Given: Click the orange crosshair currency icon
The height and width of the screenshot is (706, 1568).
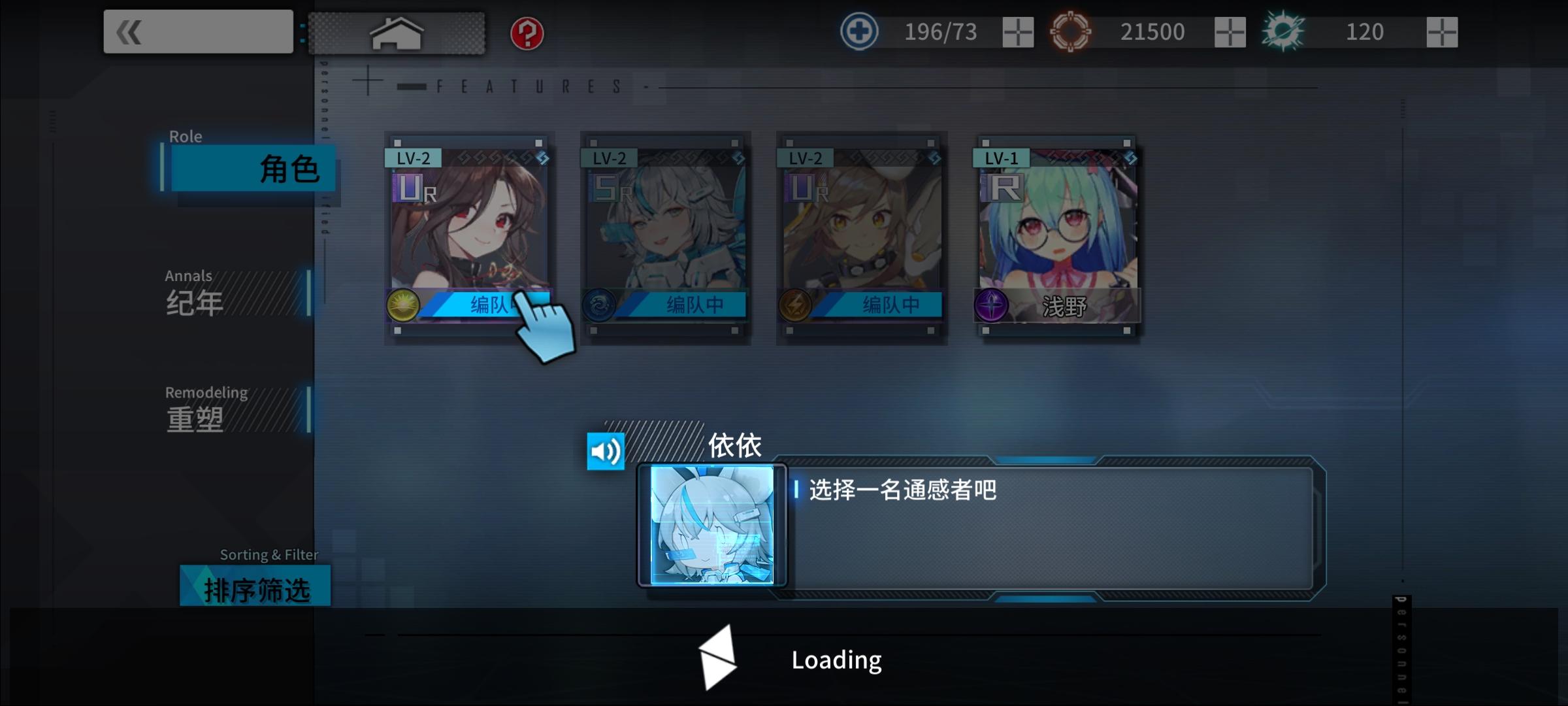Looking at the screenshot, I should [x=1071, y=30].
